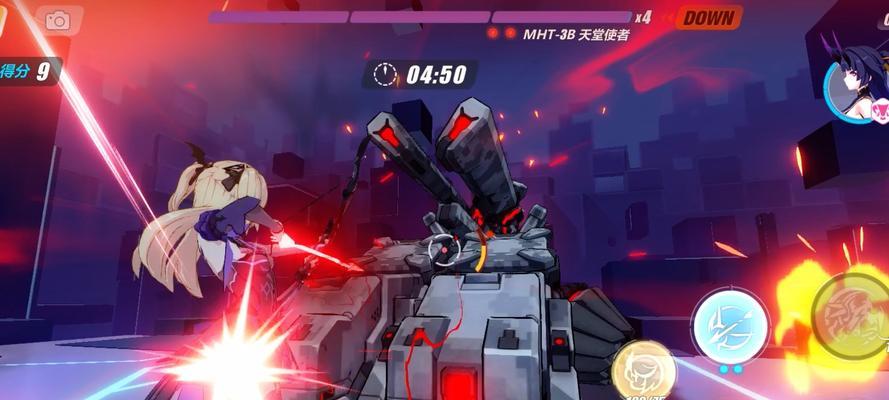This screenshot has height=400, width=889.
Task: Open the pause menu button
Action: pyautogui.click(x=4, y=20)
